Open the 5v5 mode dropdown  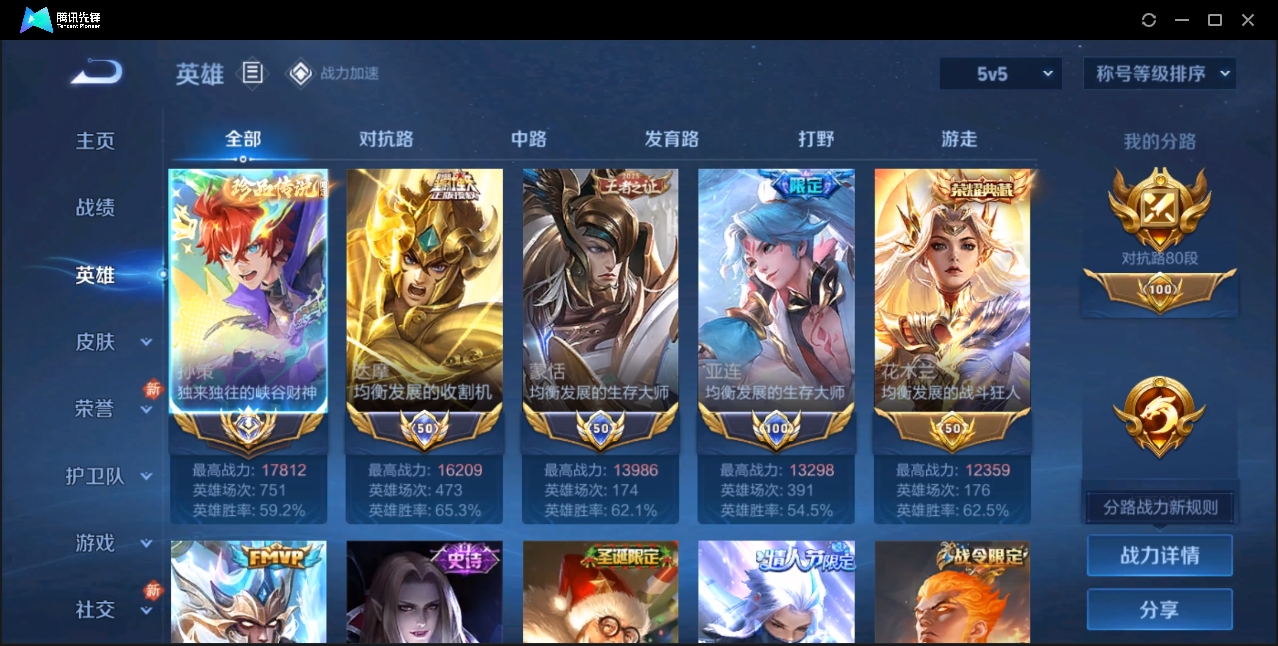(1000, 73)
